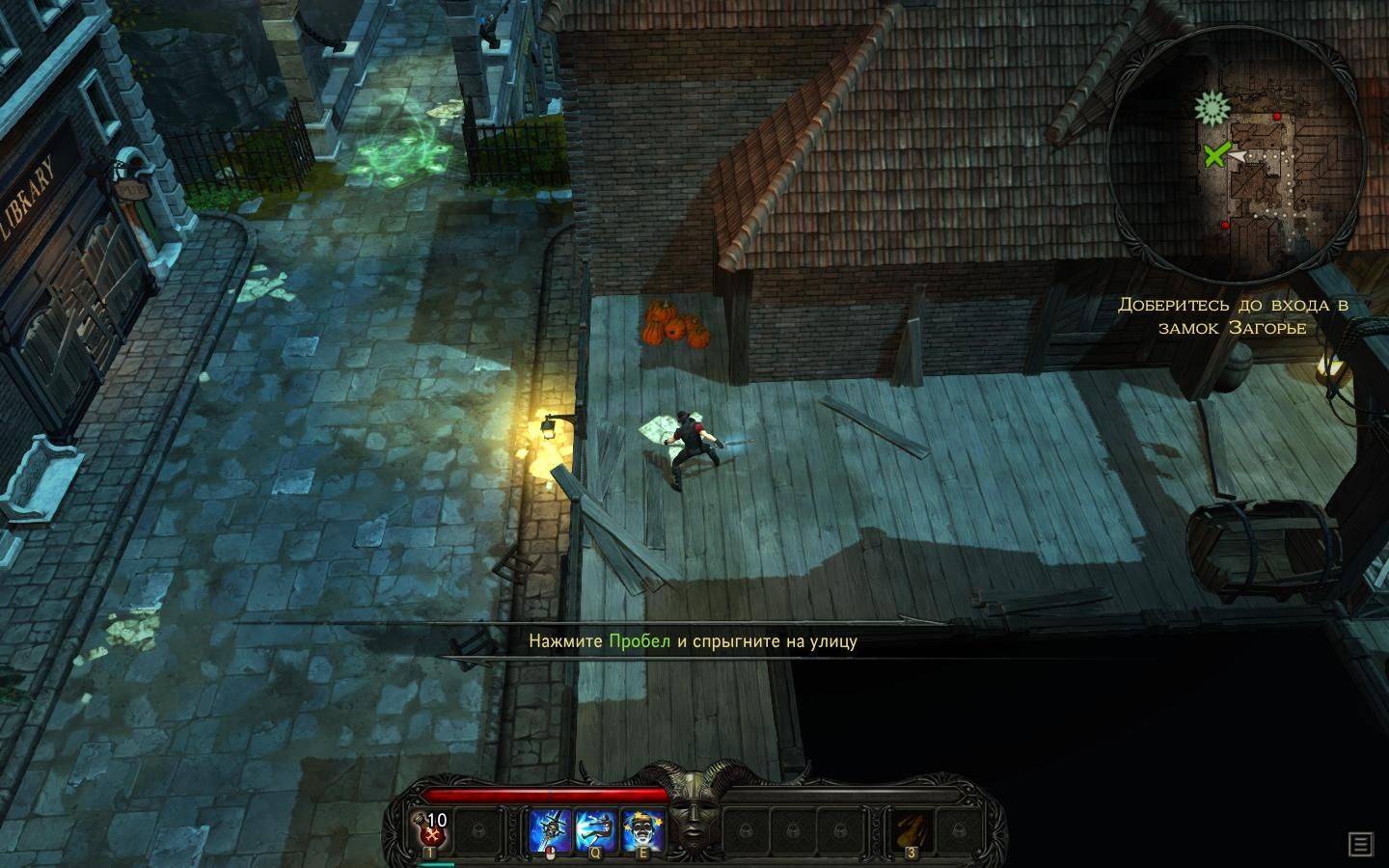
Task: Select the fiery meteor skill in slot 3
Action: (x=909, y=827)
